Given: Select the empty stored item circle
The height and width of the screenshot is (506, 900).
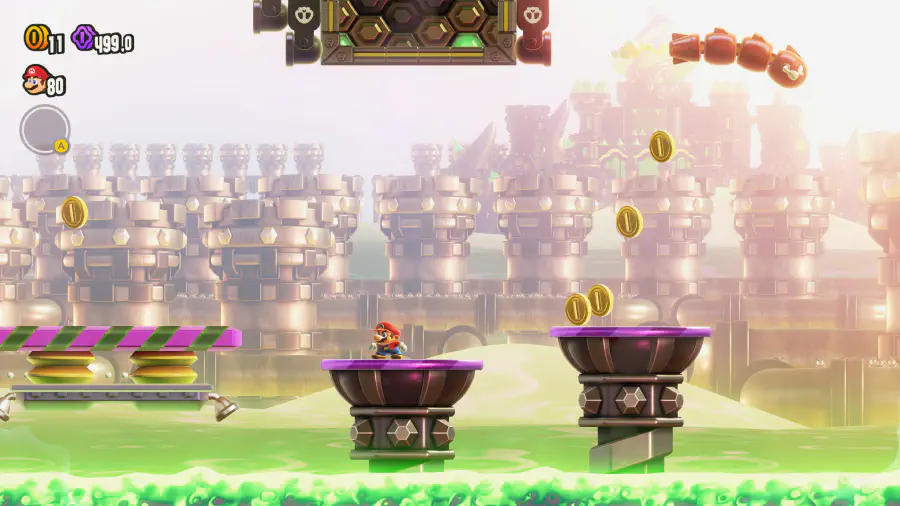Looking at the screenshot, I should [44, 129].
